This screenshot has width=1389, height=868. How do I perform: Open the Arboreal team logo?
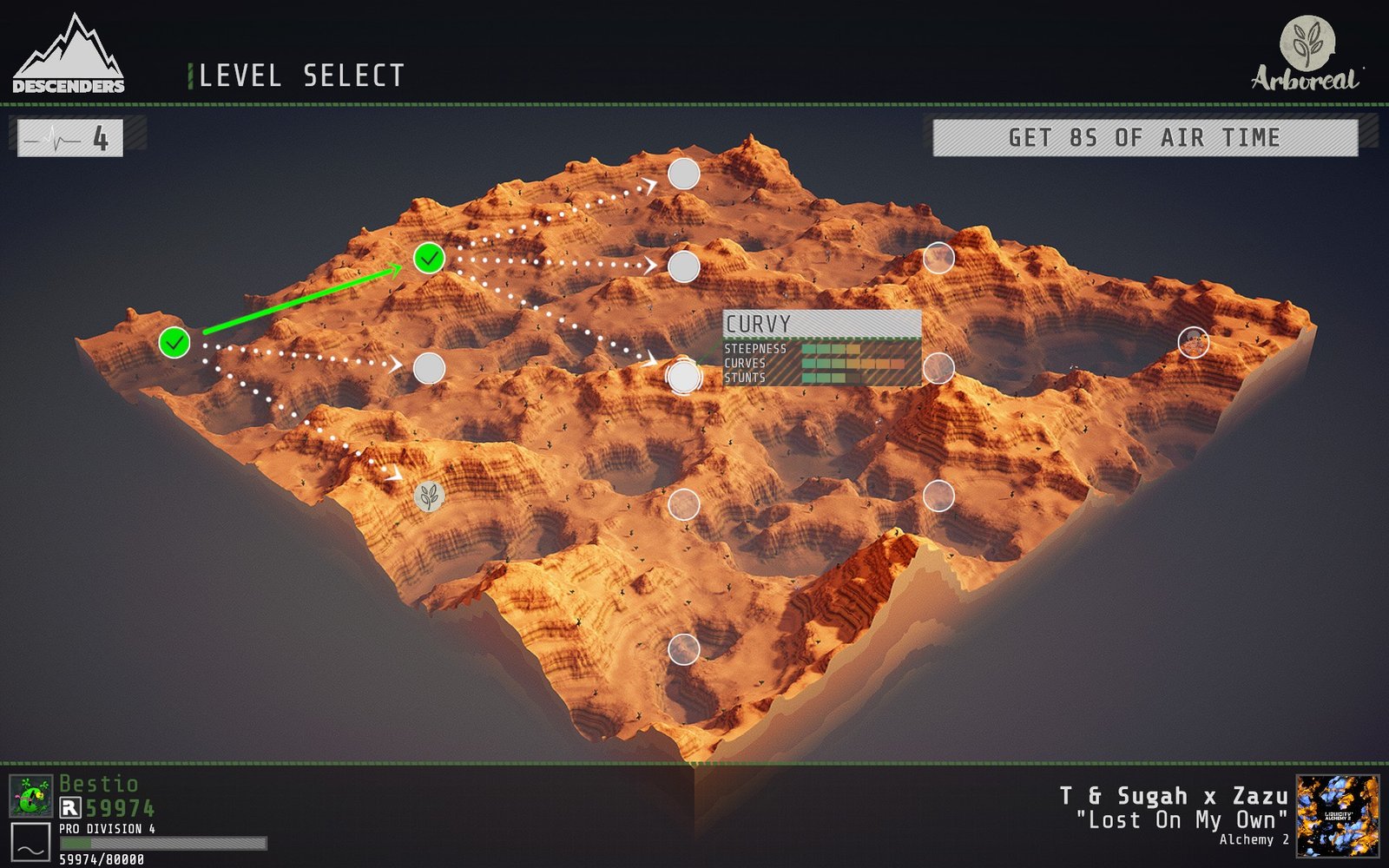[1307, 54]
